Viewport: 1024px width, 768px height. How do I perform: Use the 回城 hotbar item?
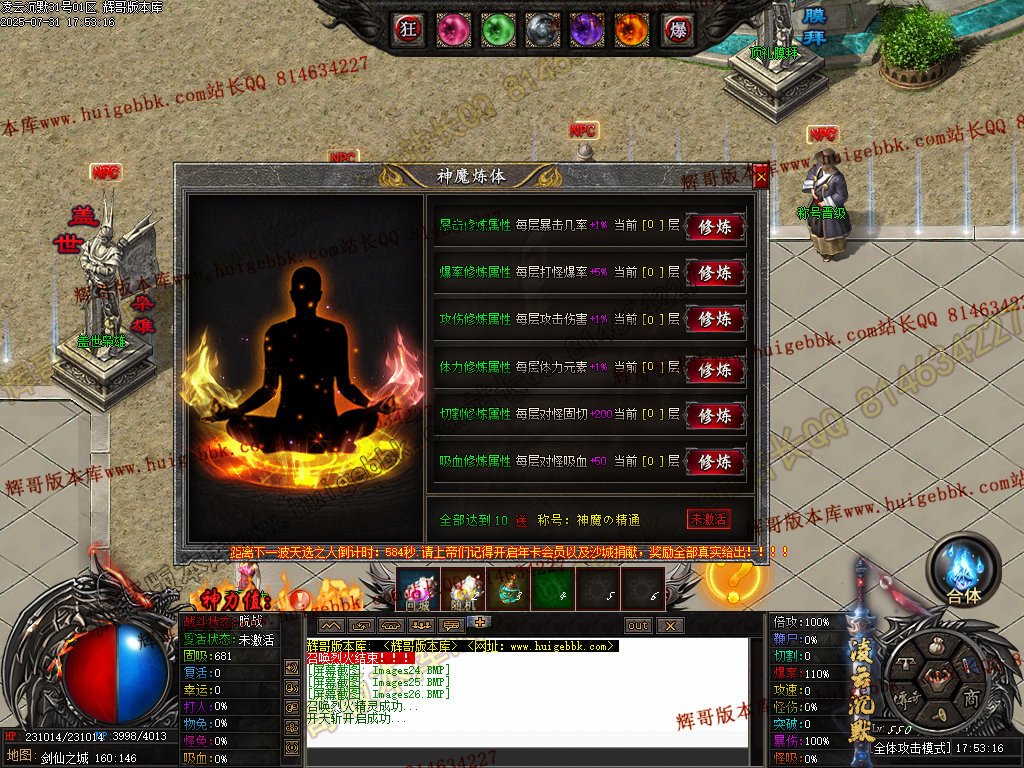[417, 590]
